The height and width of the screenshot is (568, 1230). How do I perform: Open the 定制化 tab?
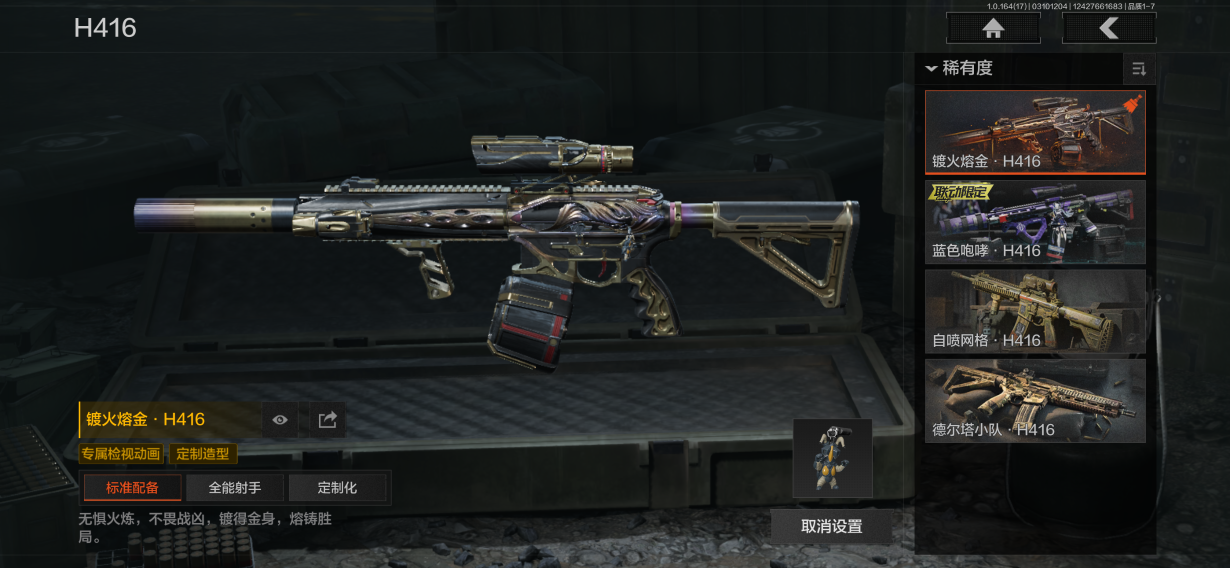[x=337, y=488]
